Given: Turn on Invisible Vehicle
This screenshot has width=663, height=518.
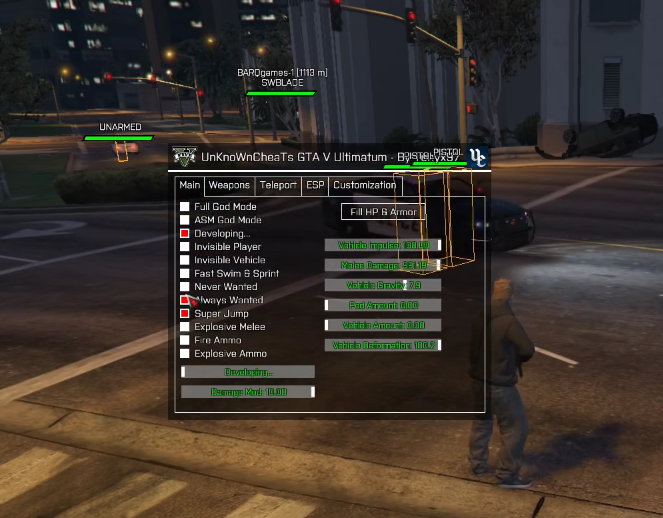Looking at the screenshot, I should [x=185, y=260].
